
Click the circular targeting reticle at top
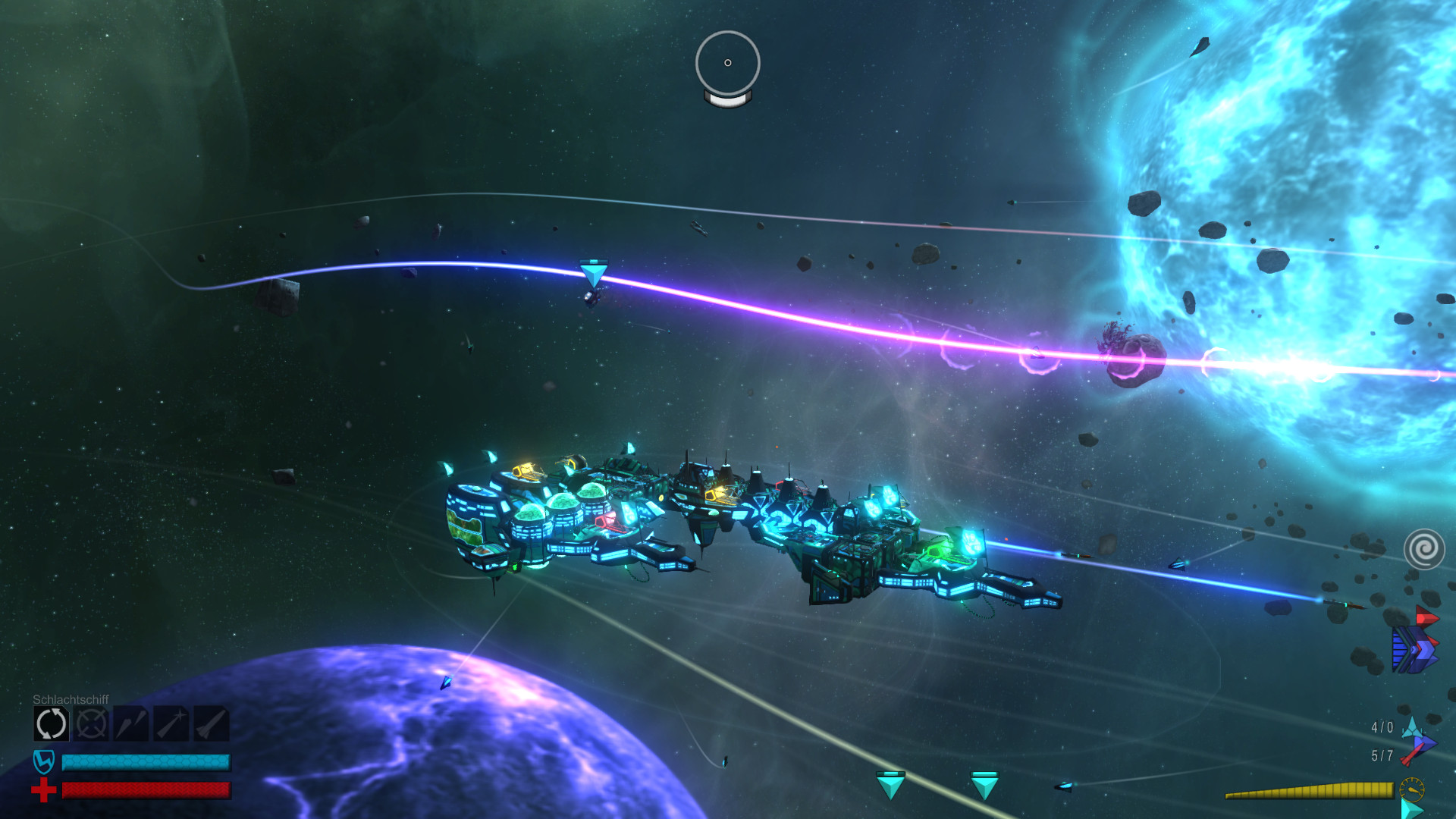pos(727,63)
